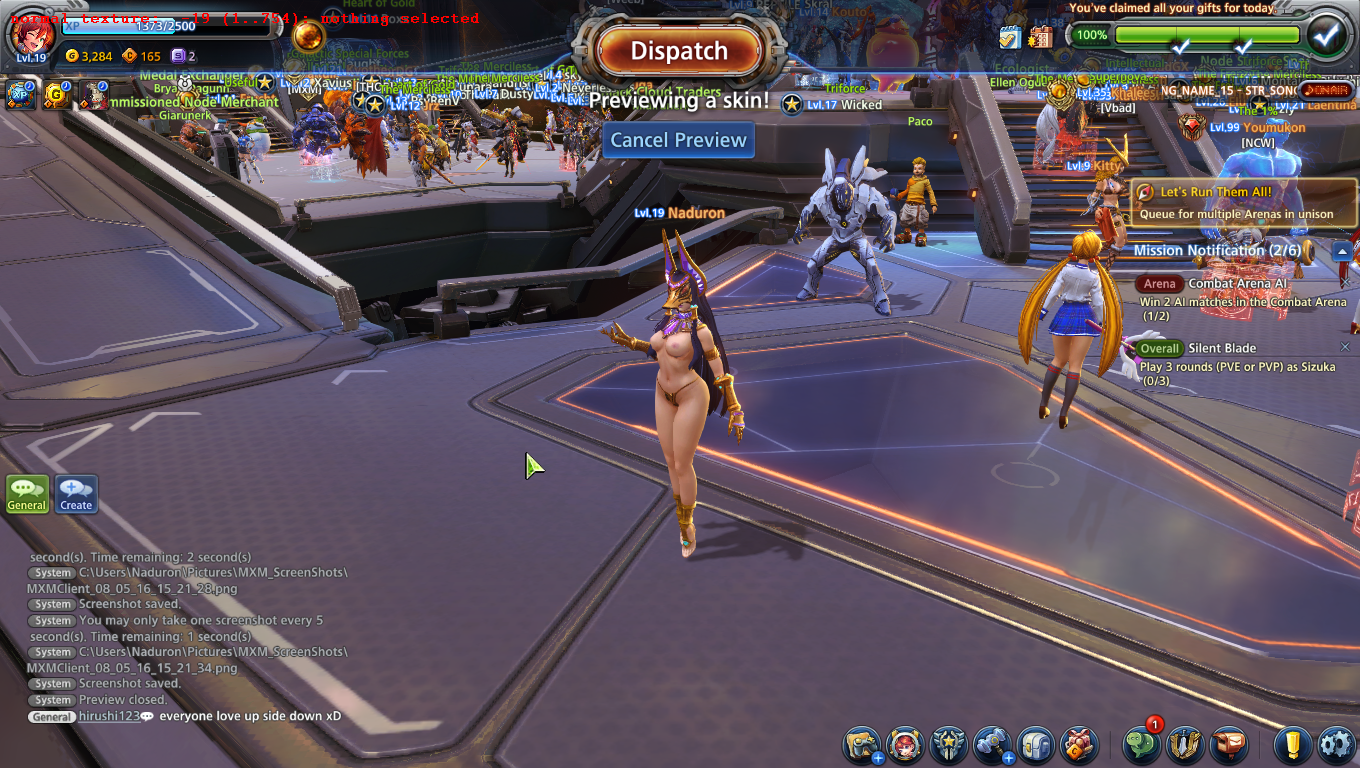Select the XP boost buff icon
1360x768 pixels.
[x=21, y=95]
